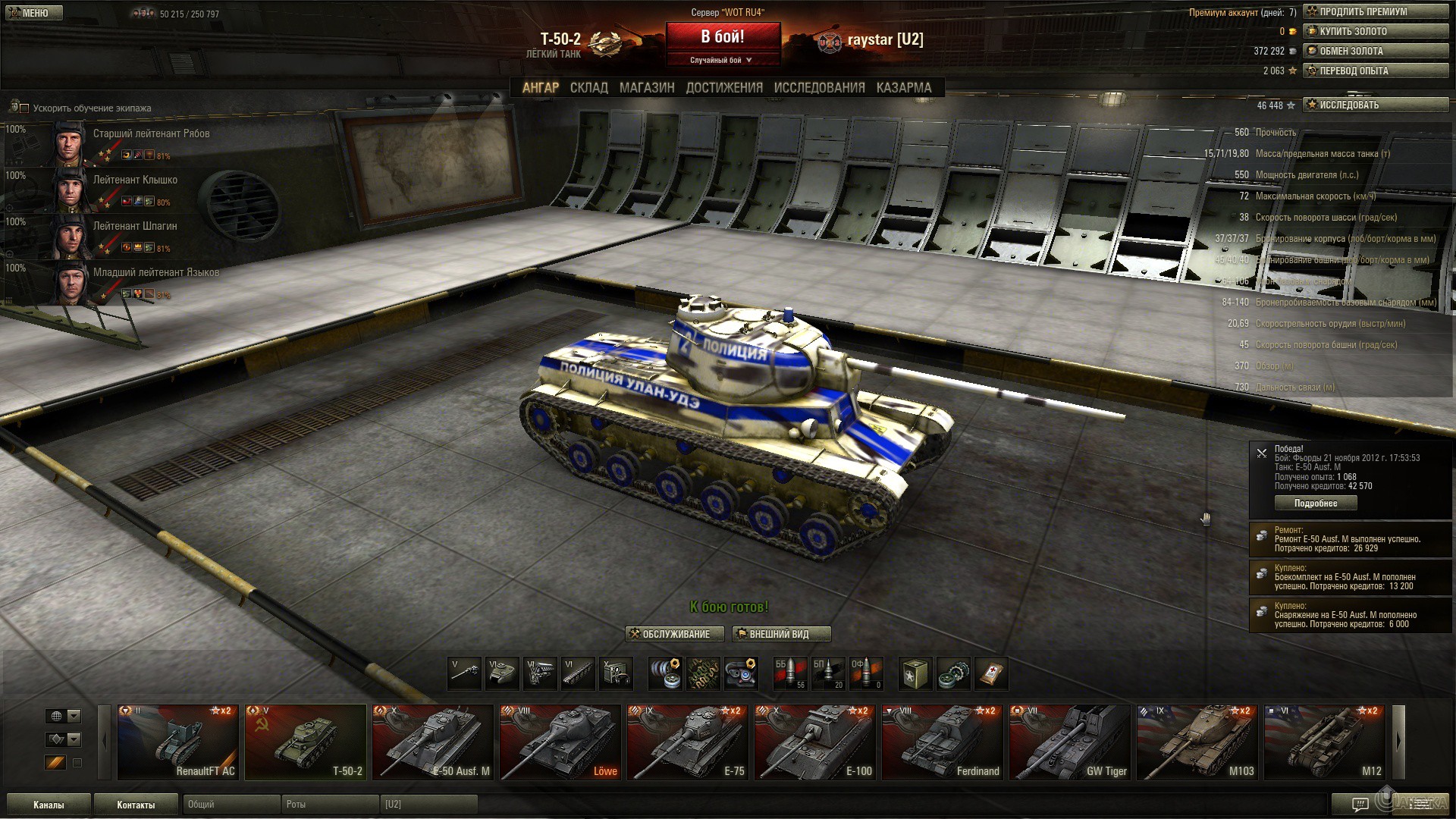1456x819 pixels.
Task: Open the Контакты contacts list
Action: tap(136, 805)
